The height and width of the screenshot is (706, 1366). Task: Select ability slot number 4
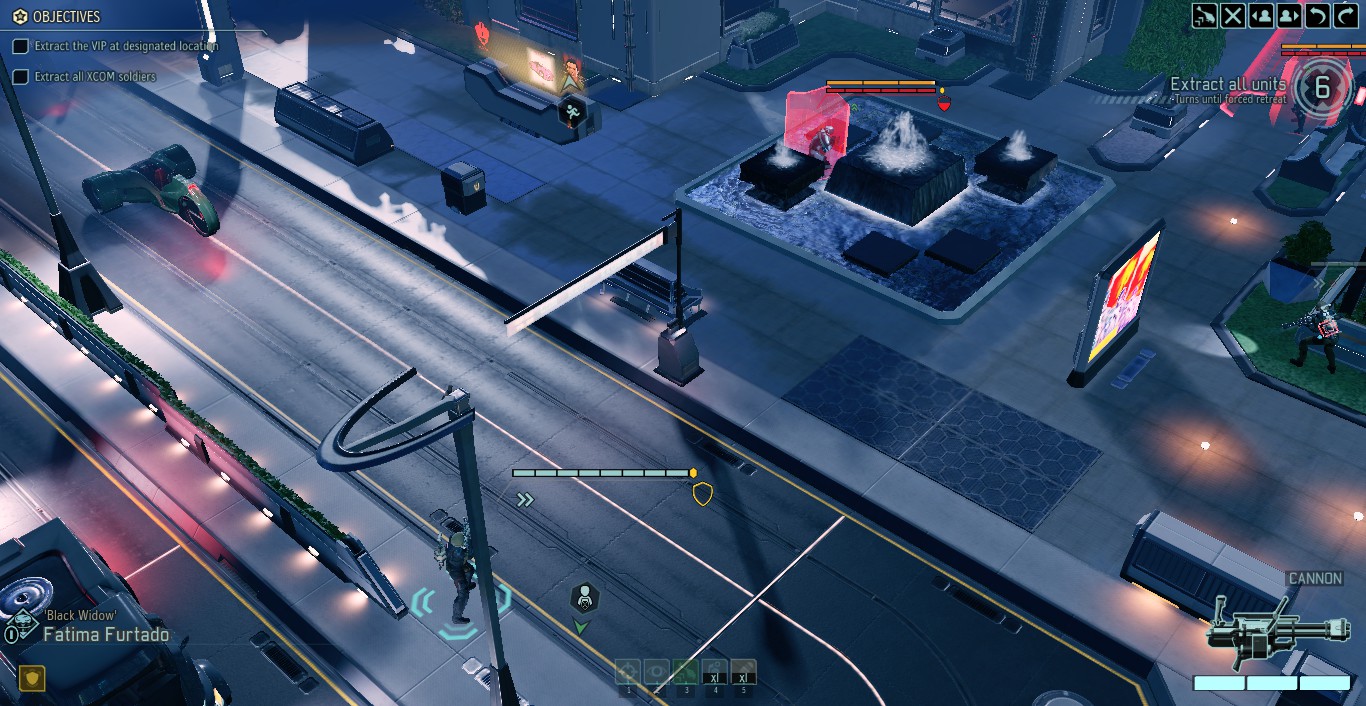coord(714,673)
